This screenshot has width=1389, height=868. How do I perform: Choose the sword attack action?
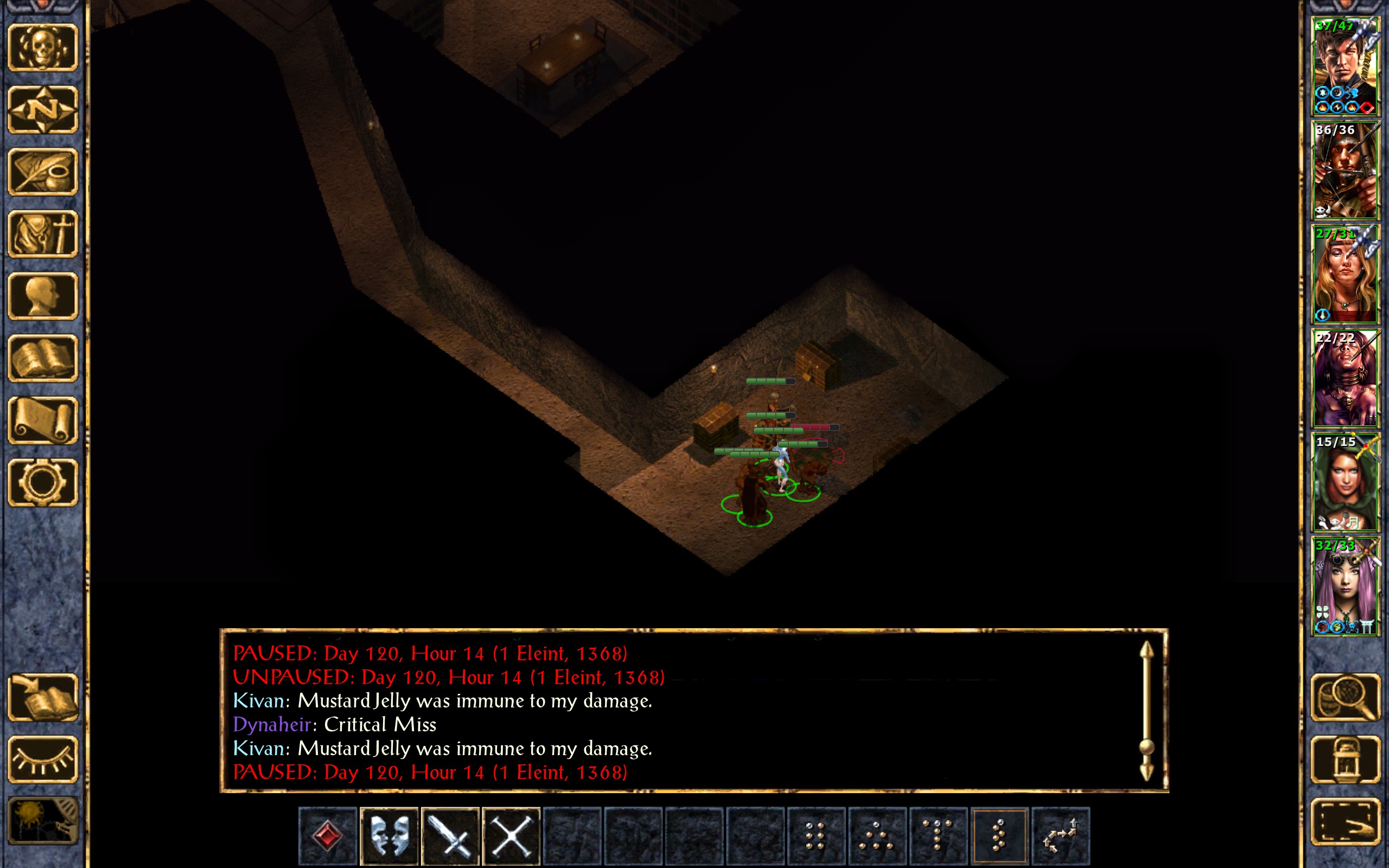pyautogui.click(x=450, y=836)
